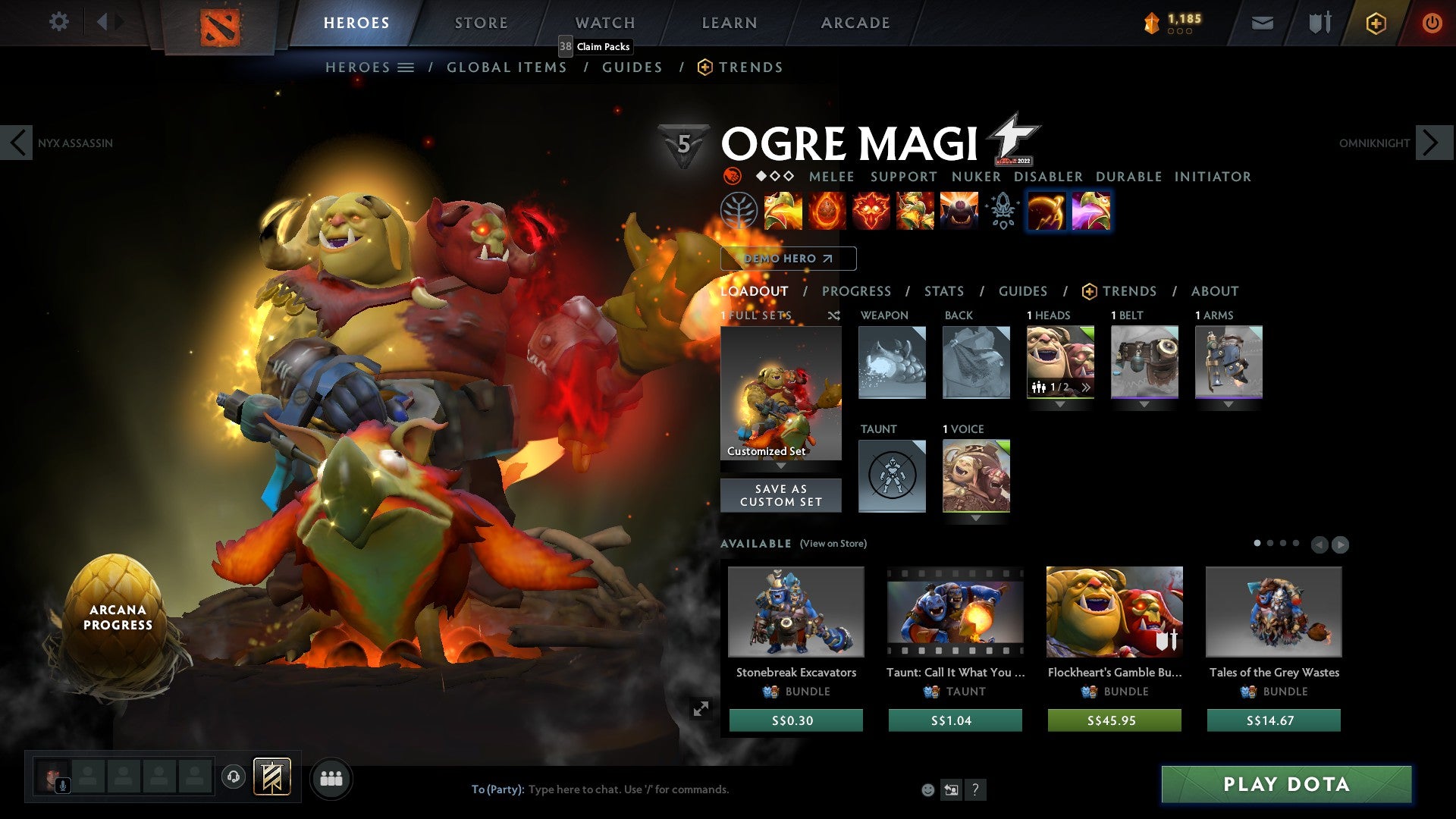Open the settings gear
The height and width of the screenshot is (819, 1456).
[x=58, y=22]
